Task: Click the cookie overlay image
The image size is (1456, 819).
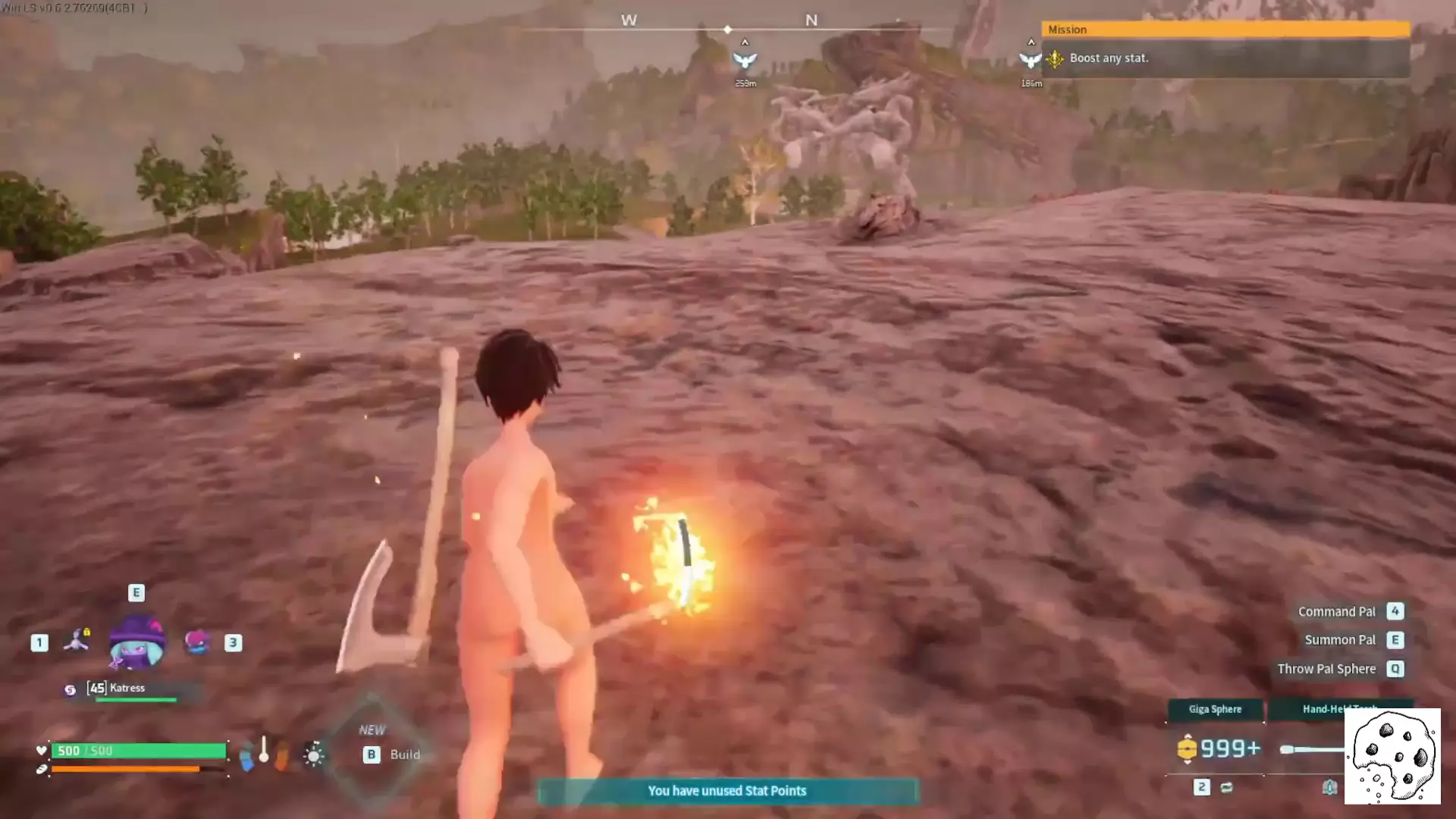Action: point(1392,756)
